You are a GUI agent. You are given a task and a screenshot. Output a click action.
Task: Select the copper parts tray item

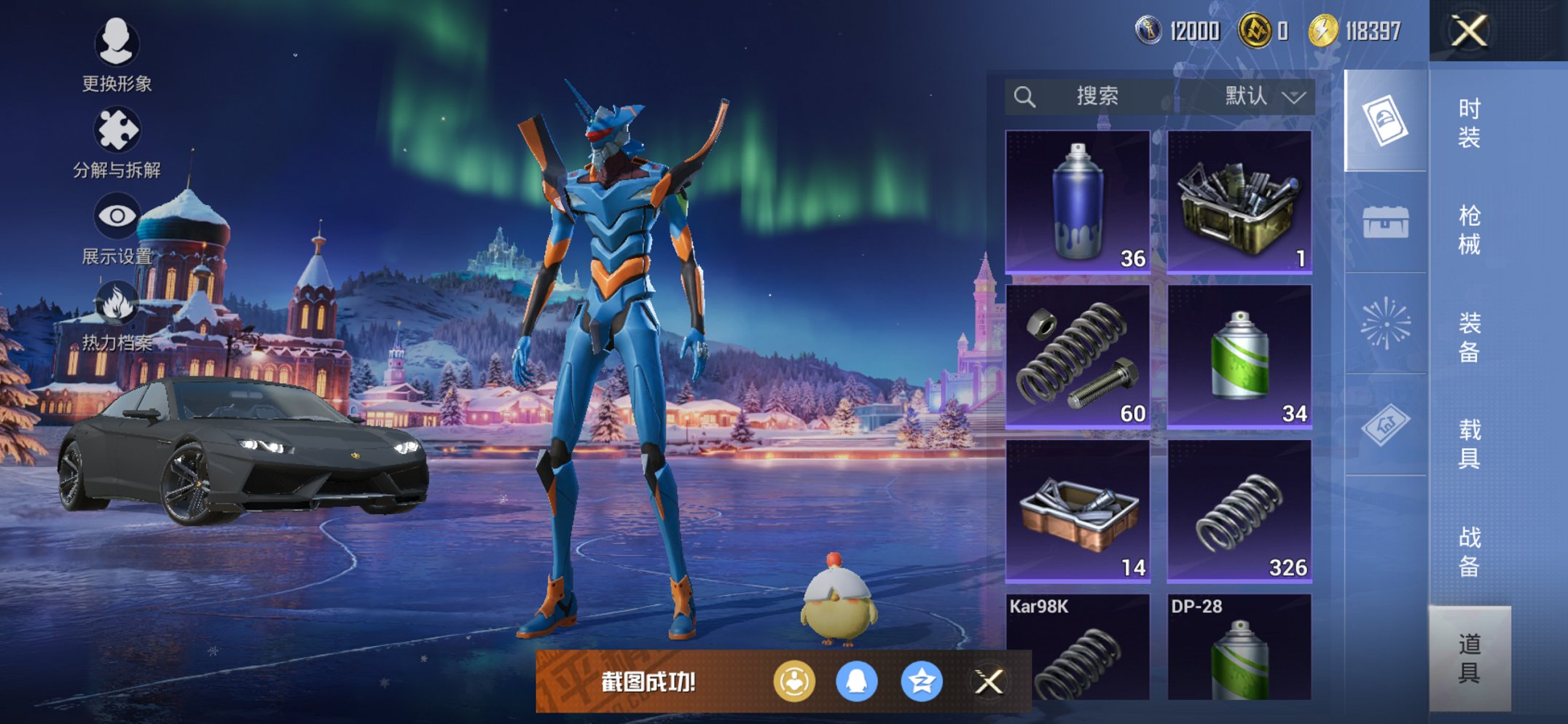1078,511
